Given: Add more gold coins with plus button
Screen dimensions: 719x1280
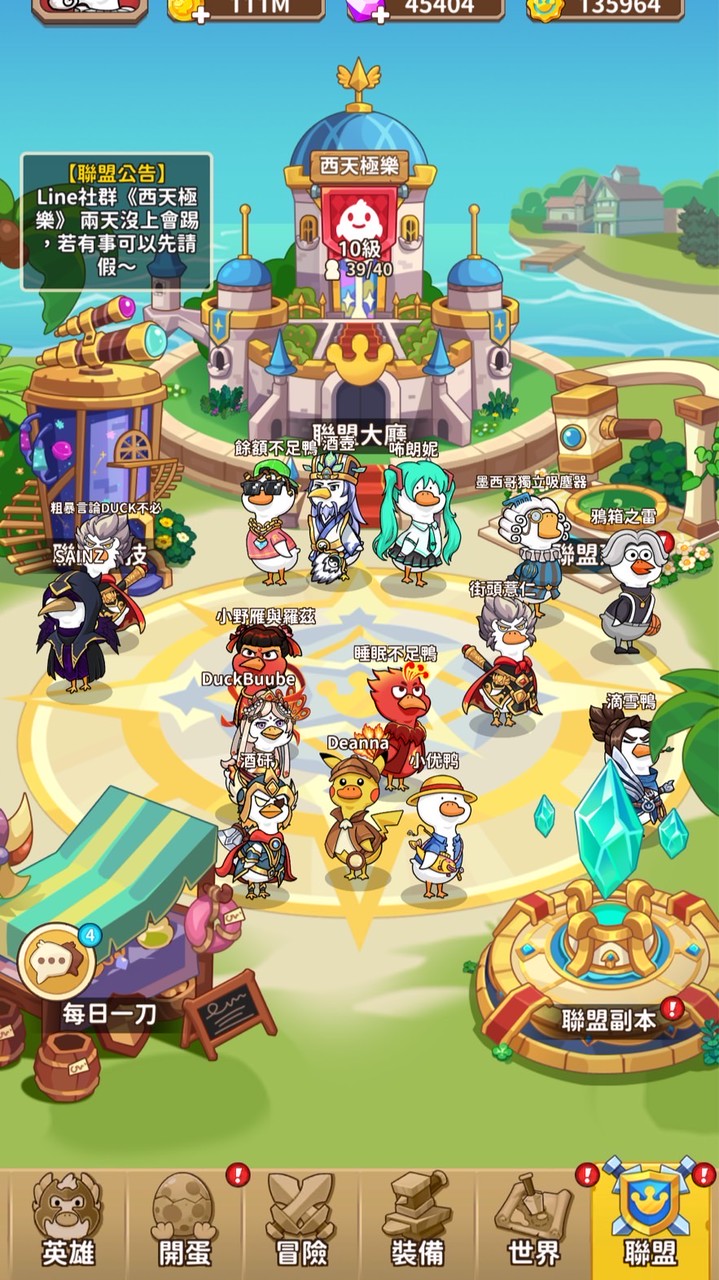Looking at the screenshot, I should pyautogui.click(x=202, y=14).
